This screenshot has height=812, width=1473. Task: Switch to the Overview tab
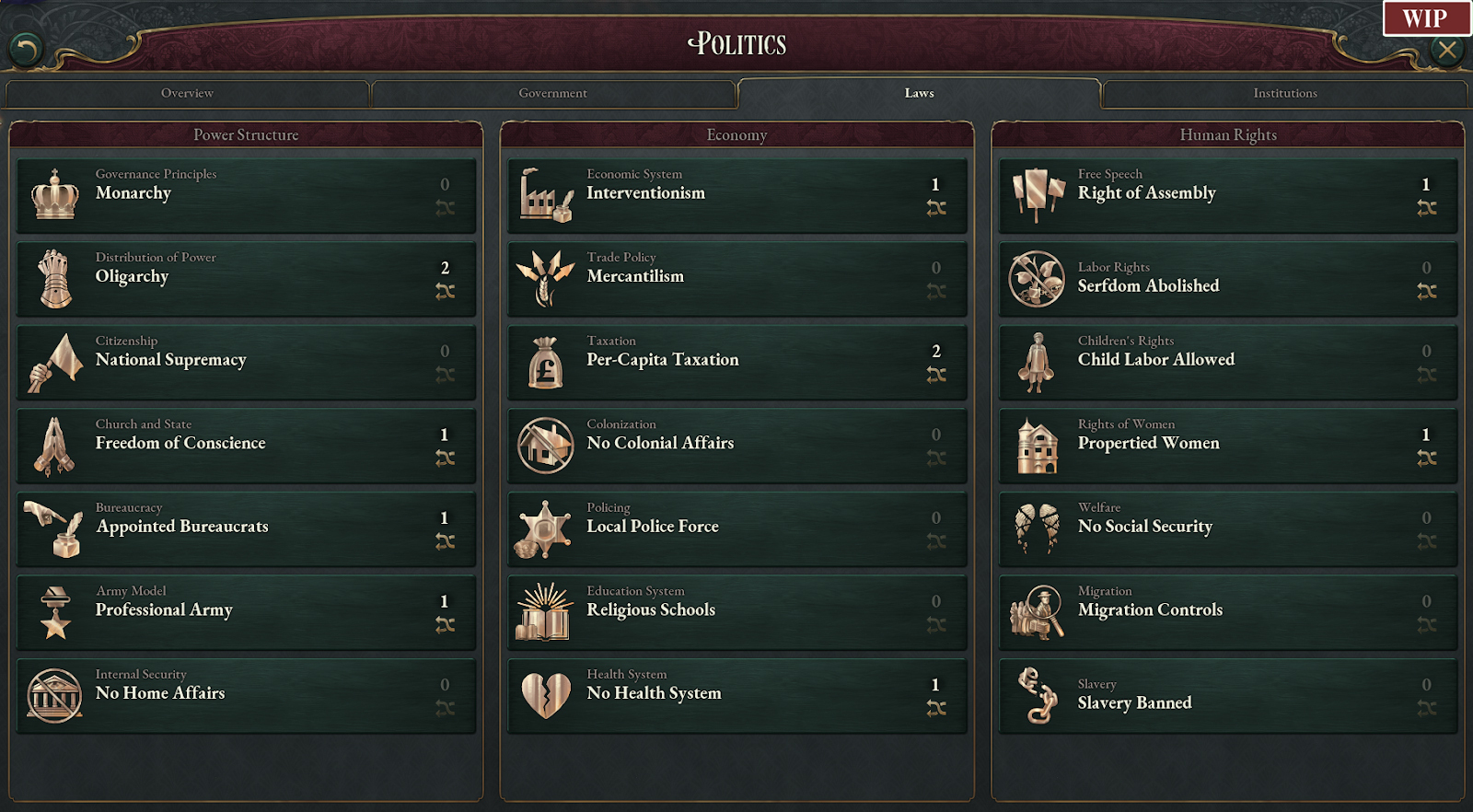[187, 93]
